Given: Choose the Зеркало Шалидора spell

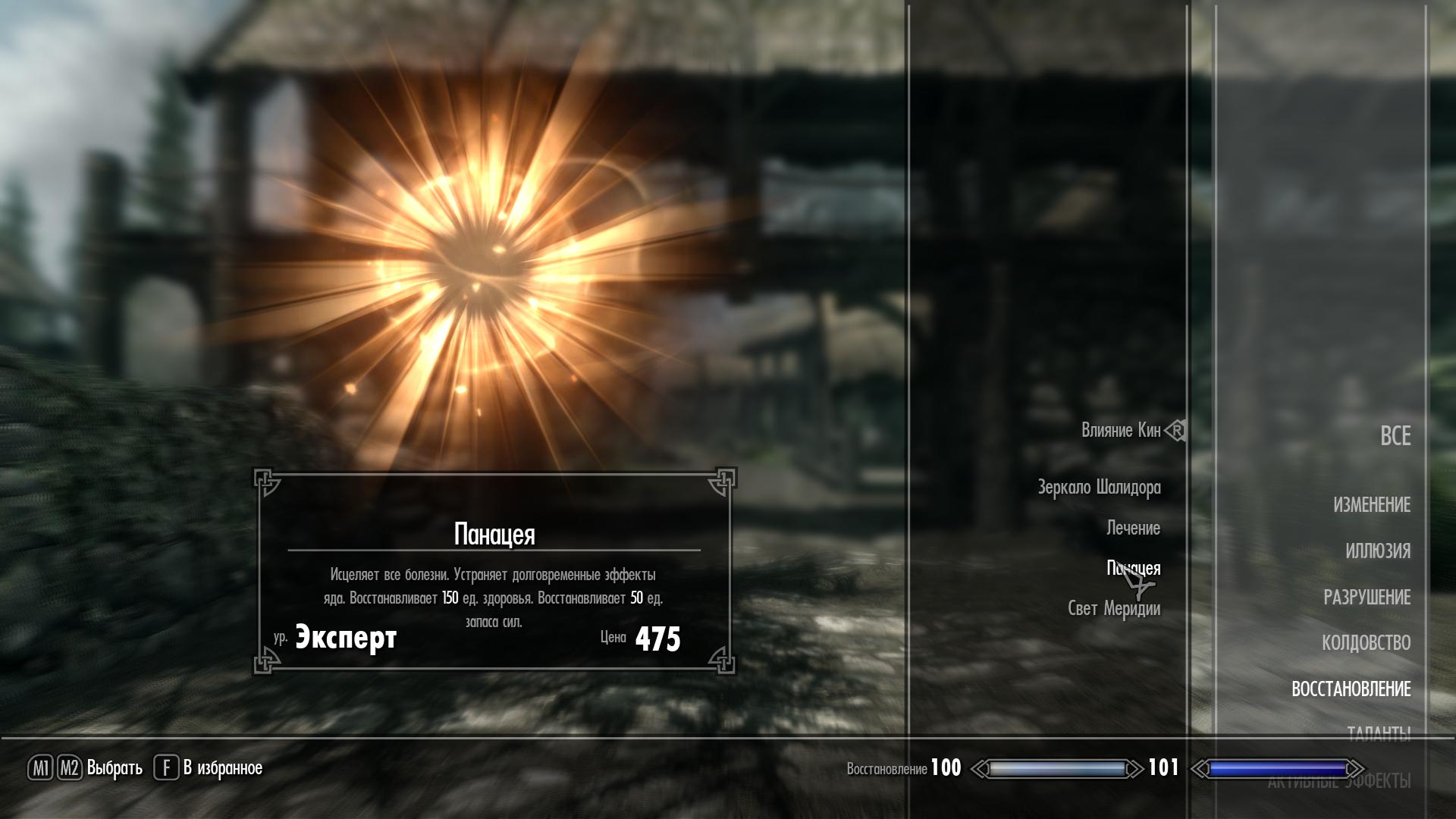Looking at the screenshot, I should pos(1099,488).
